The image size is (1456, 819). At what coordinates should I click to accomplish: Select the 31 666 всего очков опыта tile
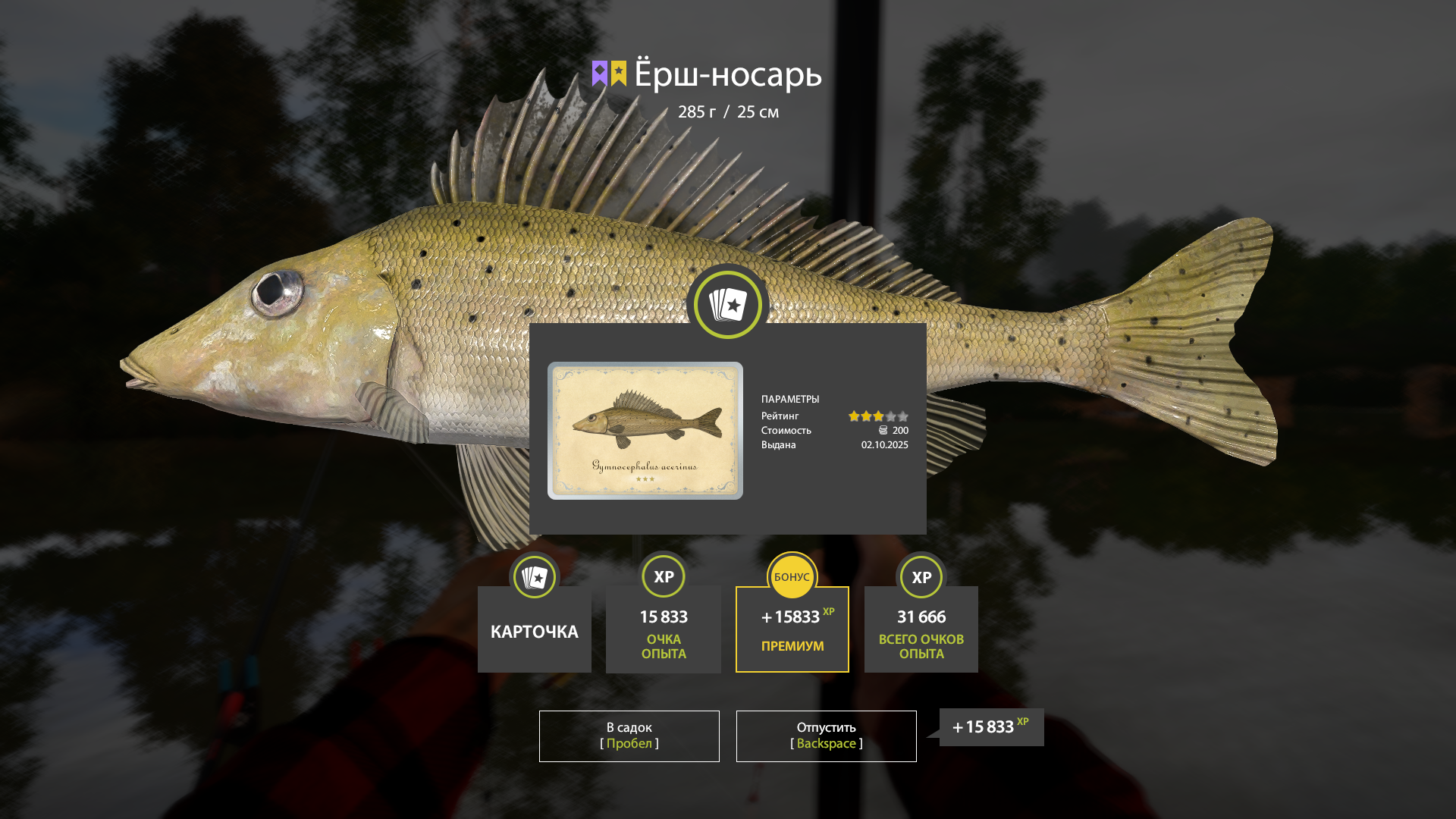[921, 629]
